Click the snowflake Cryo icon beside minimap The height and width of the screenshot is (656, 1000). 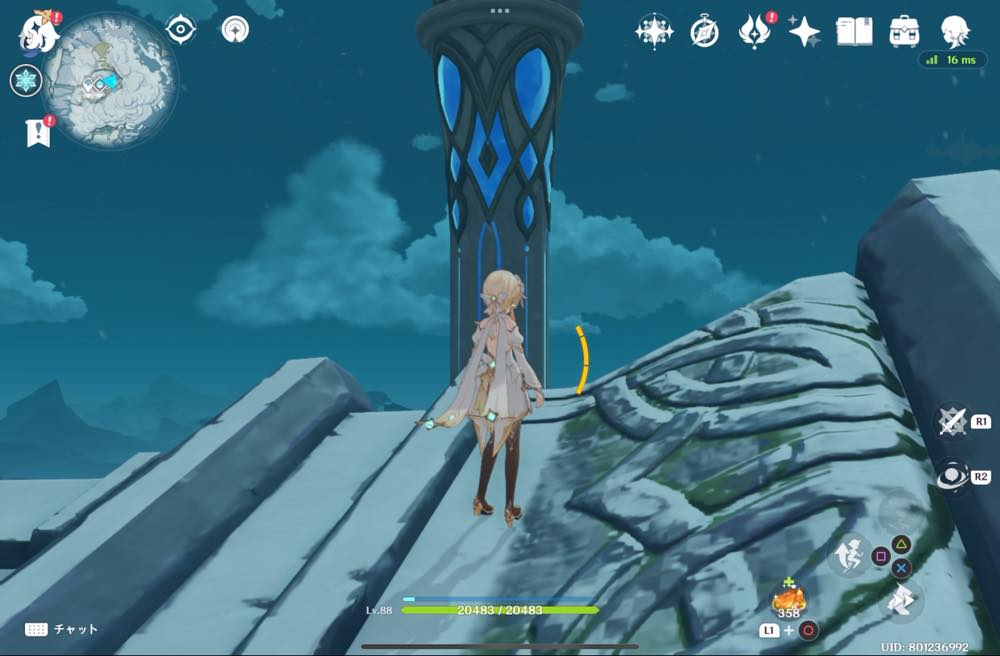pos(25,81)
